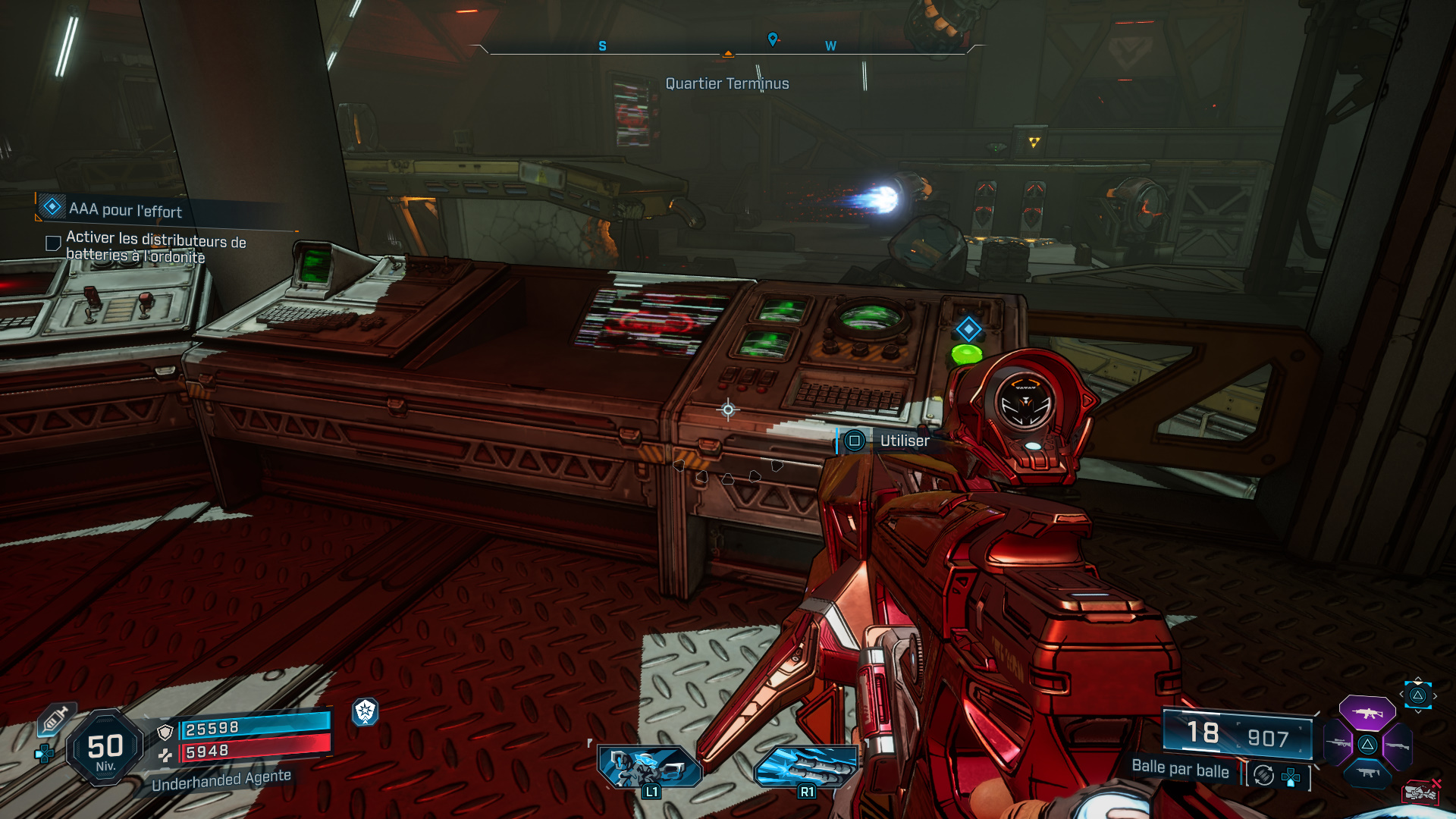Image resolution: width=1456 pixels, height=819 pixels.
Task: Tick the battery distributors objective checkbox
Action: click(x=53, y=243)
